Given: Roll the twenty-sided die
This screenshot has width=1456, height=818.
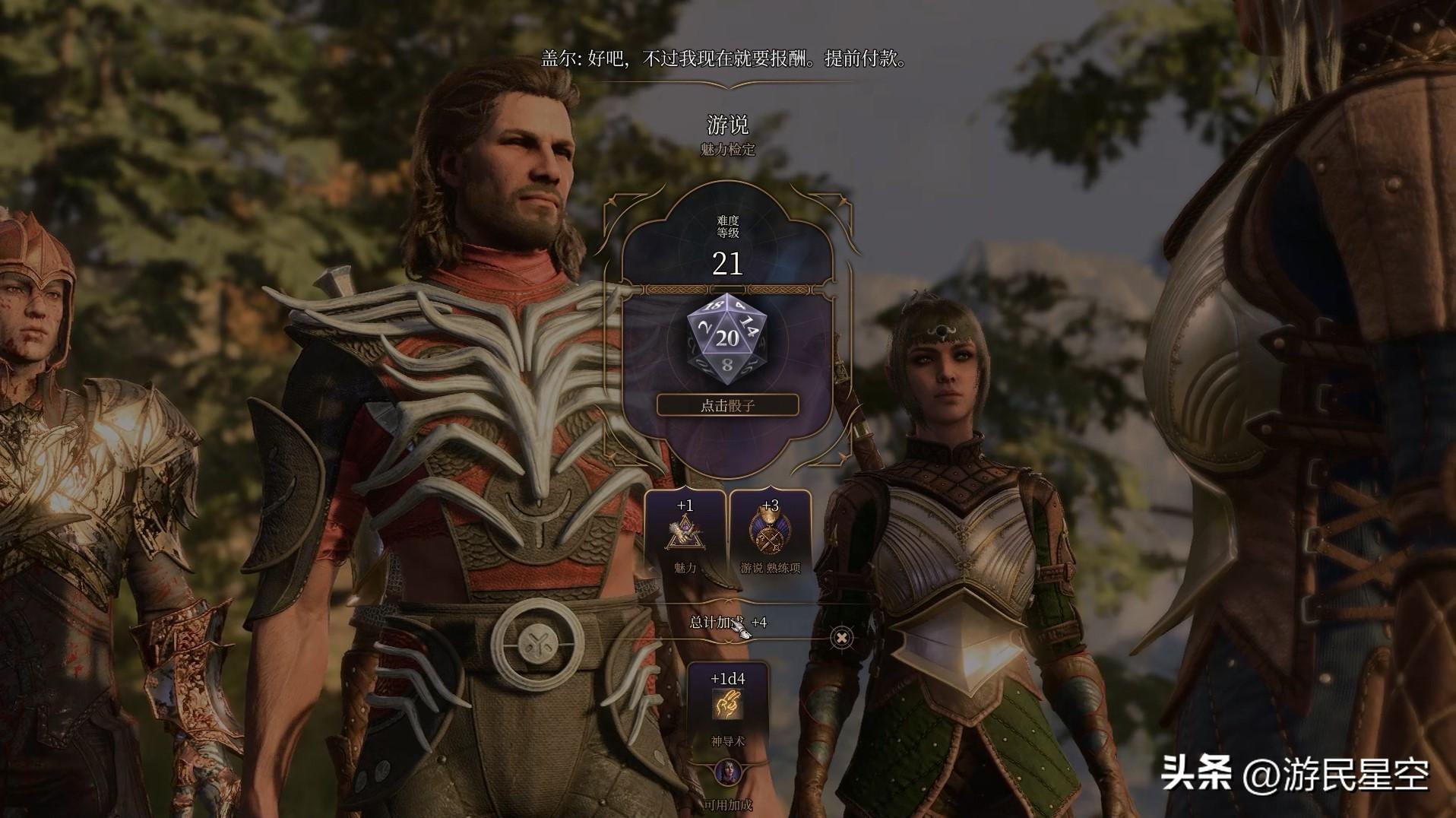Looking at the screenshot, I should point(726,339).
